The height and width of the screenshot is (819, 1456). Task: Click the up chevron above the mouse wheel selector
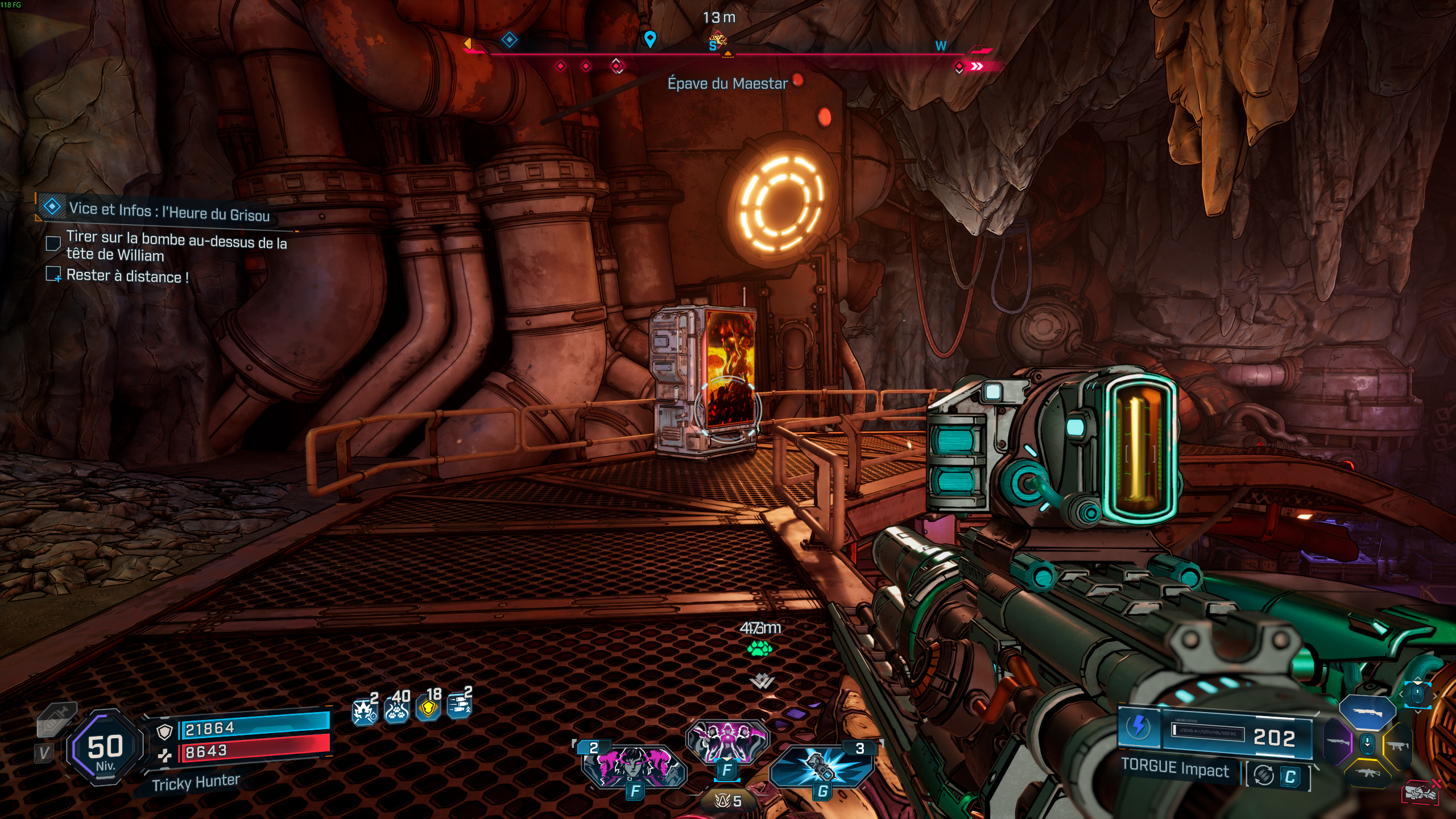coord(1417,679)
